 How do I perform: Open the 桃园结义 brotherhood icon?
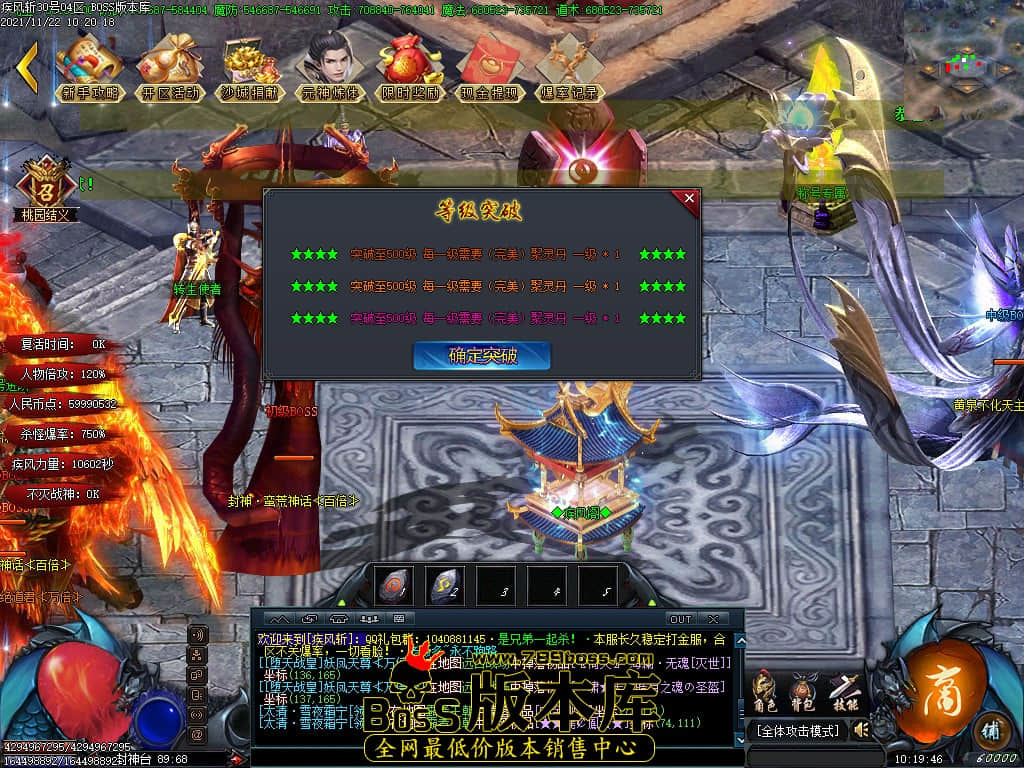45,188
